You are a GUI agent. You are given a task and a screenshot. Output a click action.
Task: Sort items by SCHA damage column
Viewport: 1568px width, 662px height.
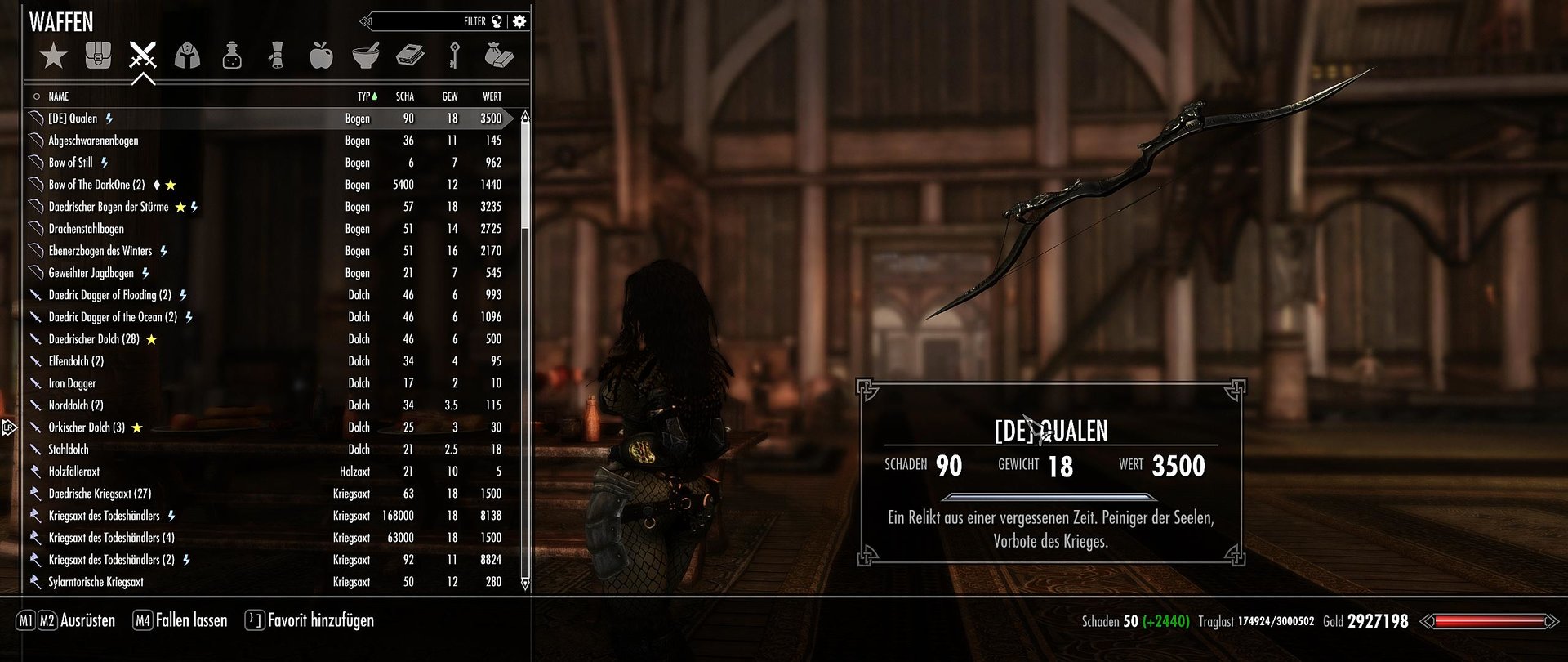[405, 96]
